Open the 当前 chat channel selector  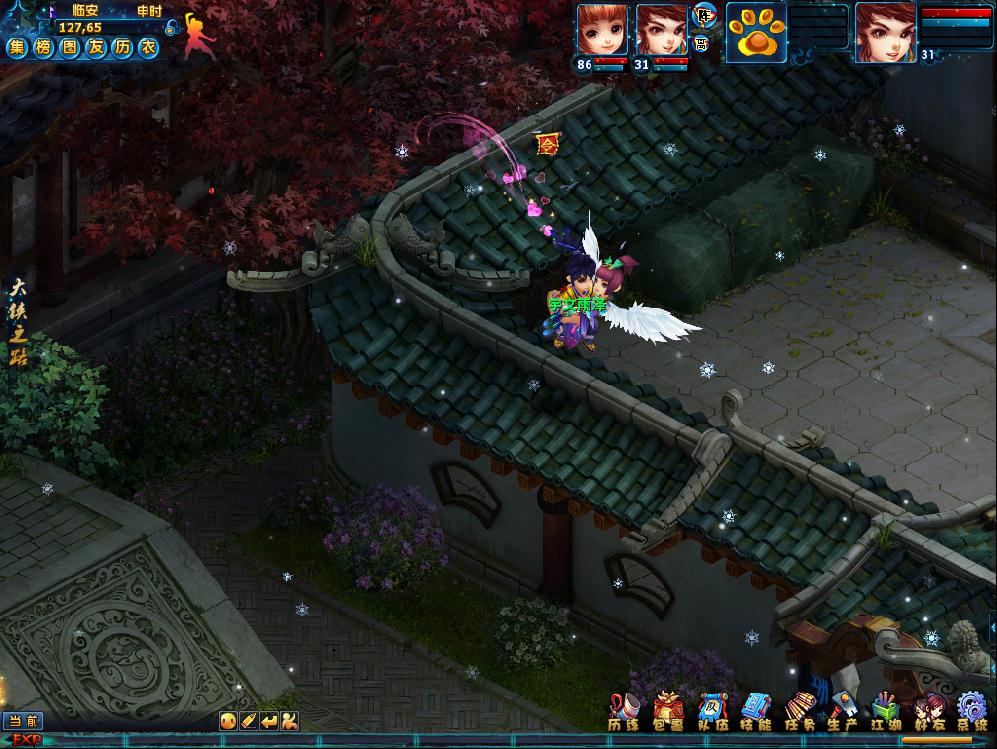(x=22, y=720)
